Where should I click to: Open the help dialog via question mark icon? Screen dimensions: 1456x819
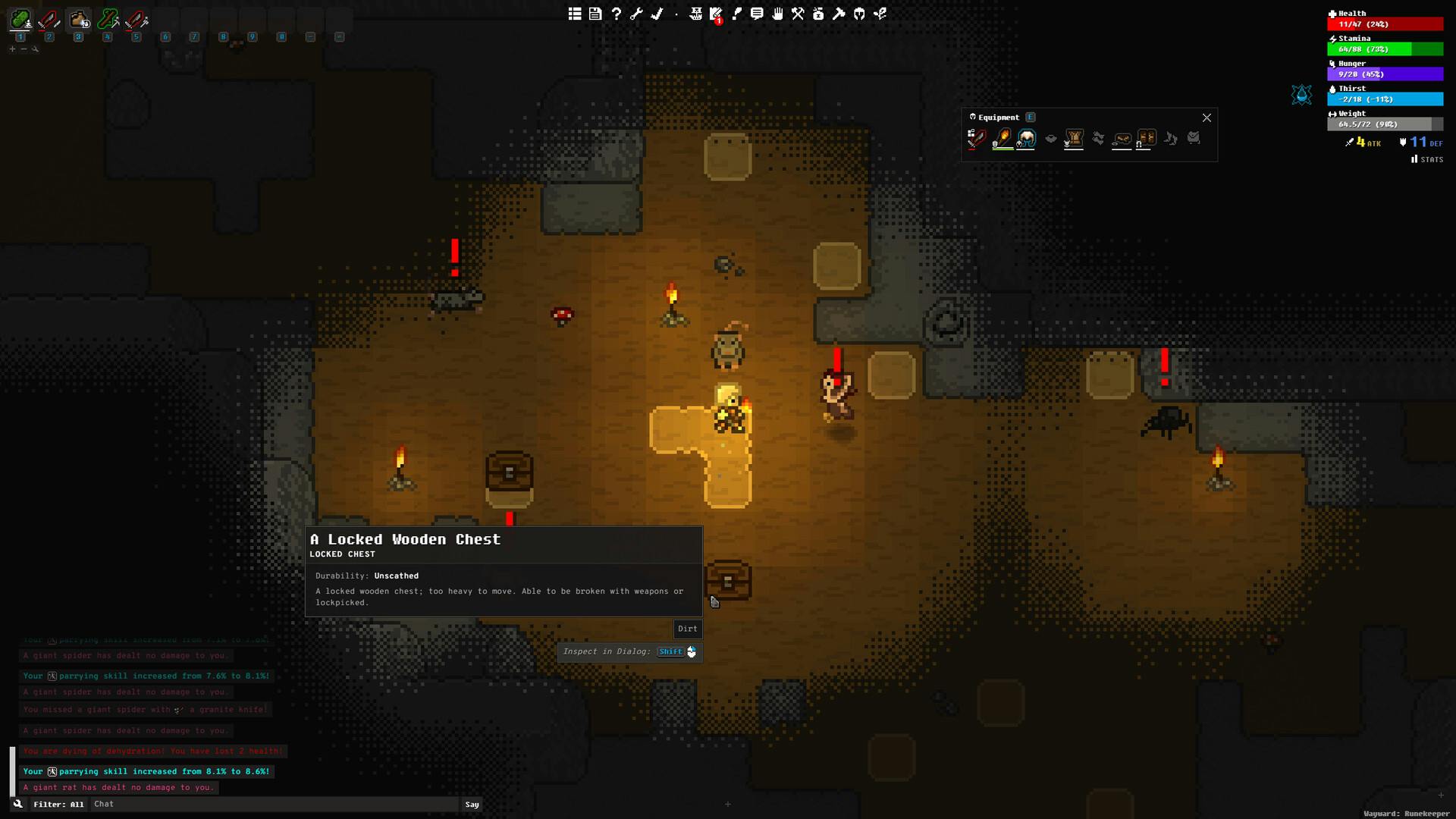pos(616,13)
